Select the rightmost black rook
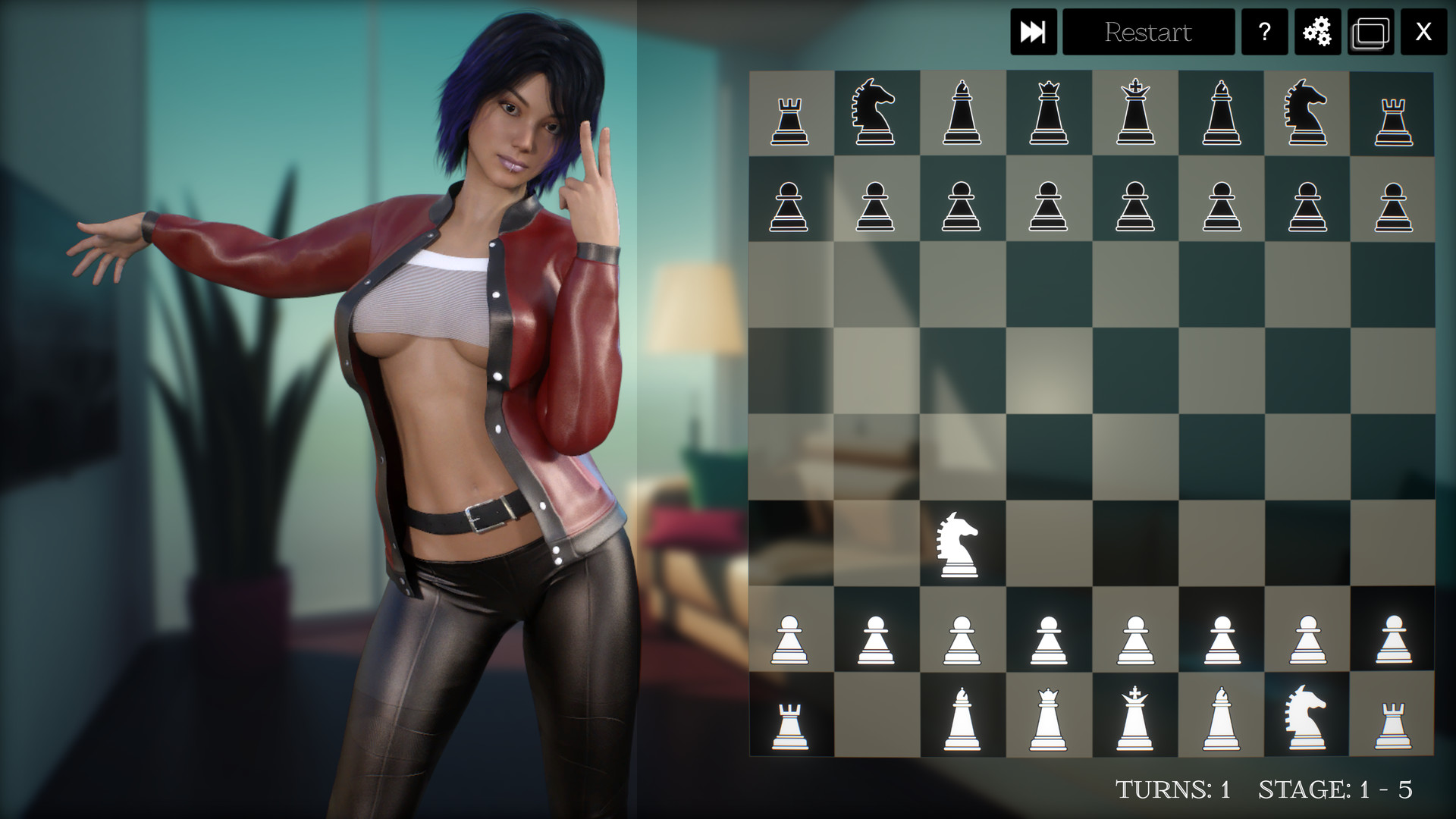 click(1393, 114)
